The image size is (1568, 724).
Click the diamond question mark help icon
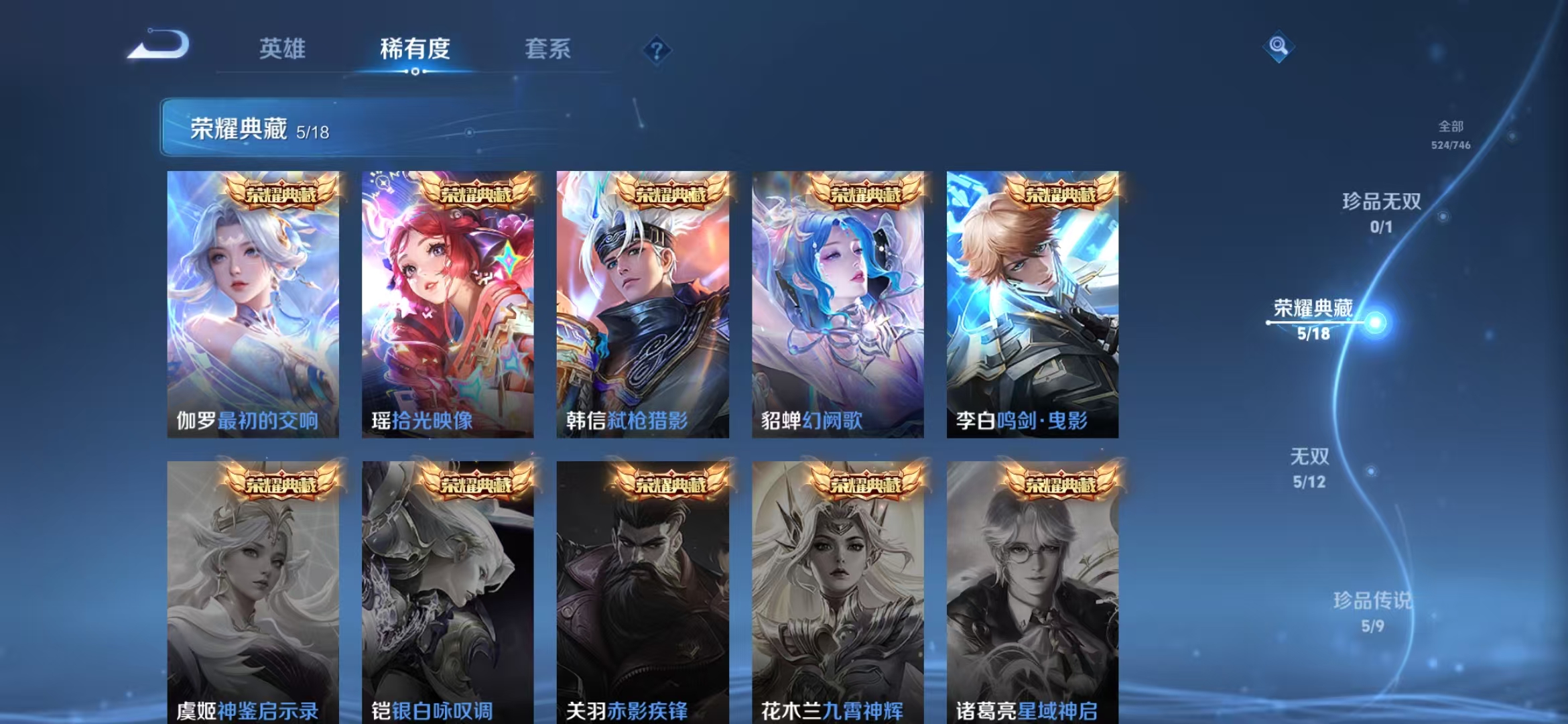(x=657, y=50)
